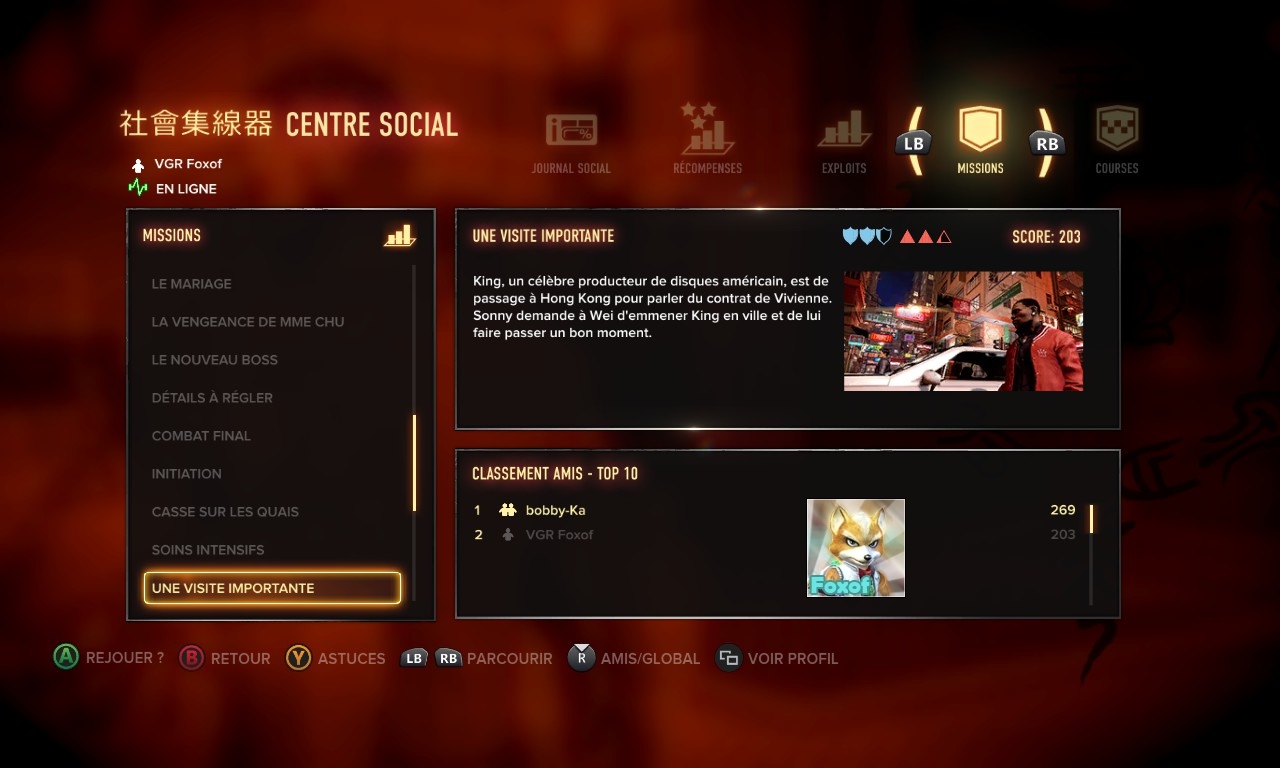The height and width of the screenshot is (768, 1280).
Task: Switch to the Récompenses tab
Action: click(x=707, y=141)
